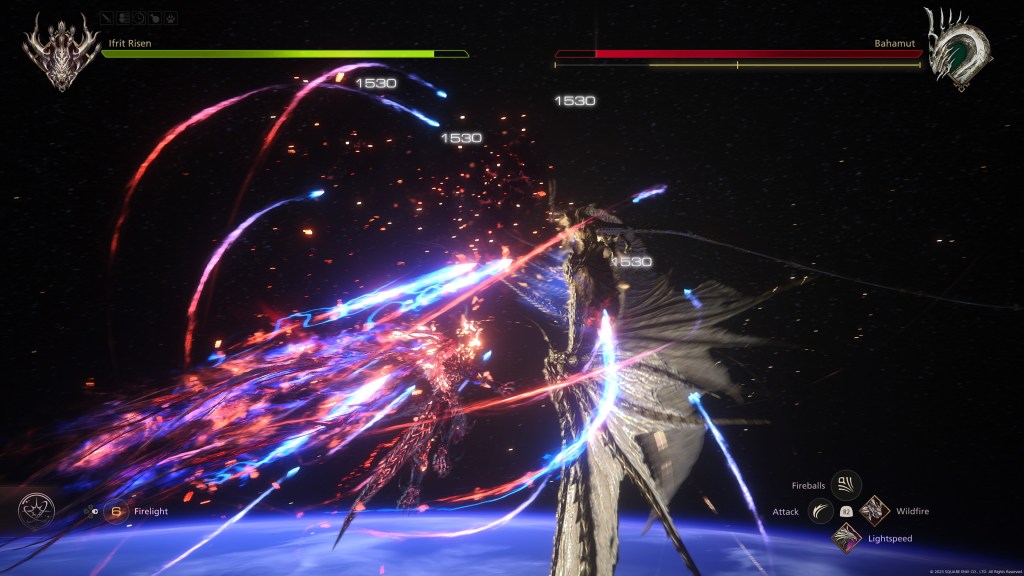The image size is (1024, 576).
Task: Click the paw print status icon
Action: coord(171,18)
